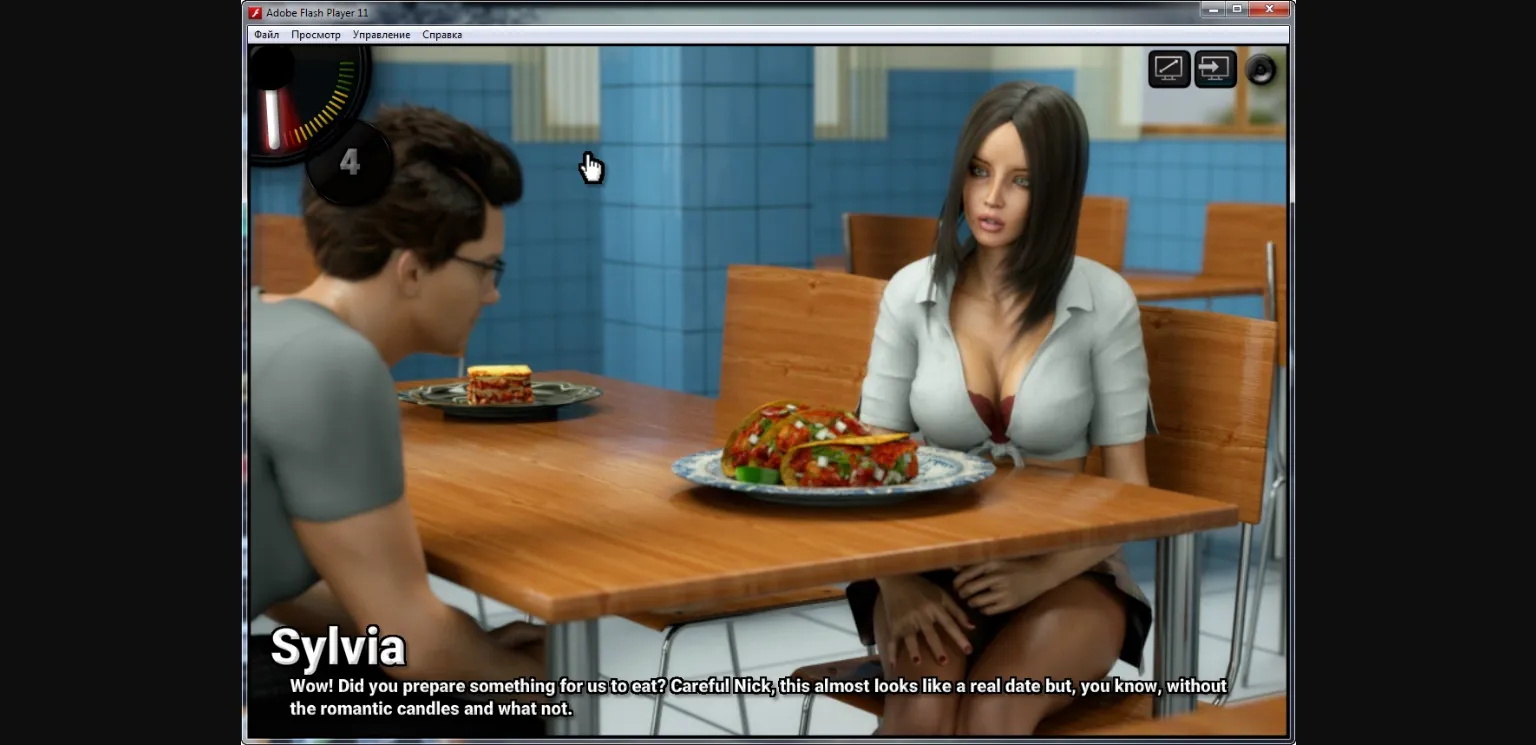Viewport: 1536px width, 745px height.
Task: Toggle auto-advance with the arrow monitor button
Action: tap(1214, 68)
